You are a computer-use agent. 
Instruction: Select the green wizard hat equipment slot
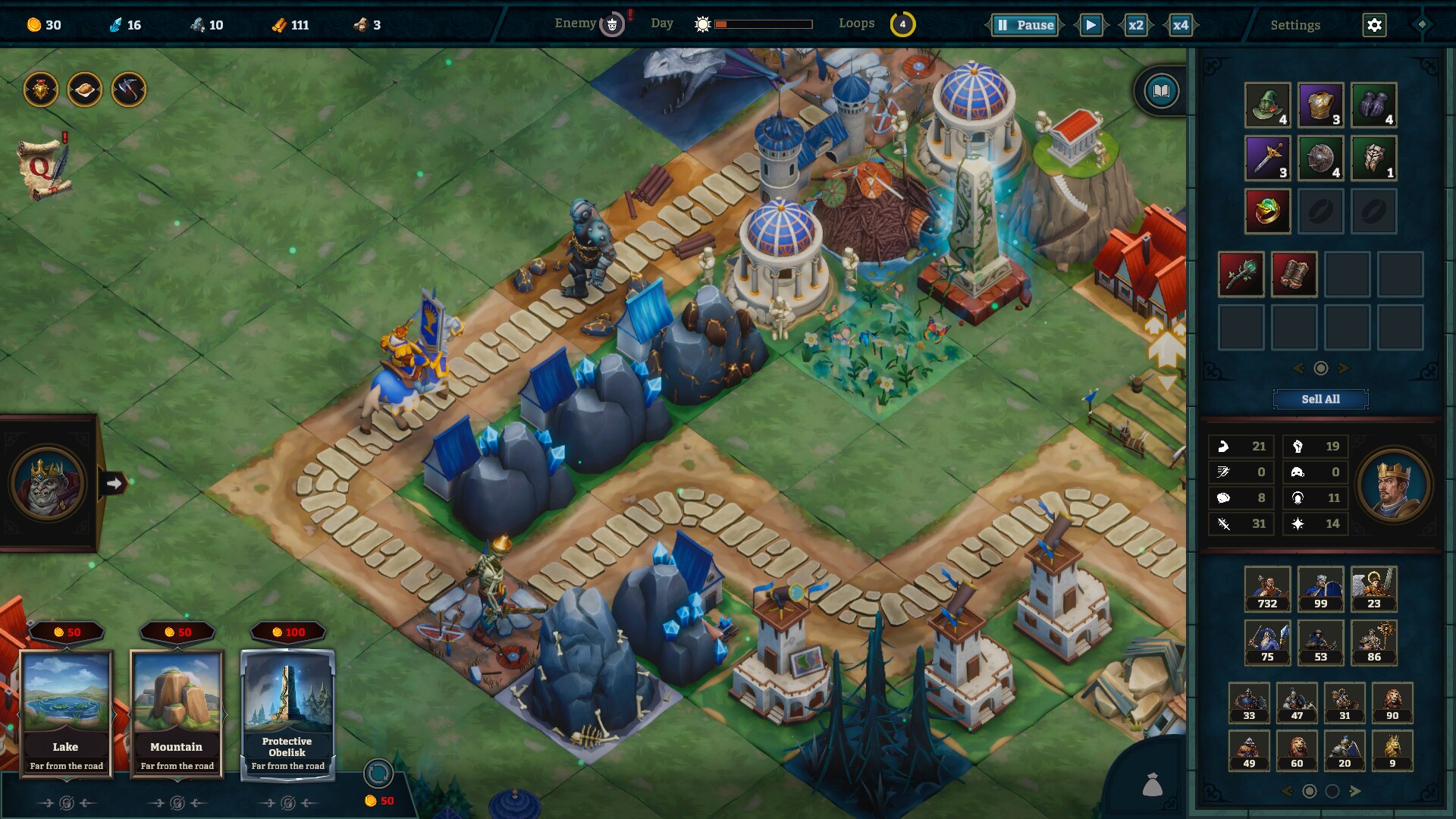coord(1267,105)
